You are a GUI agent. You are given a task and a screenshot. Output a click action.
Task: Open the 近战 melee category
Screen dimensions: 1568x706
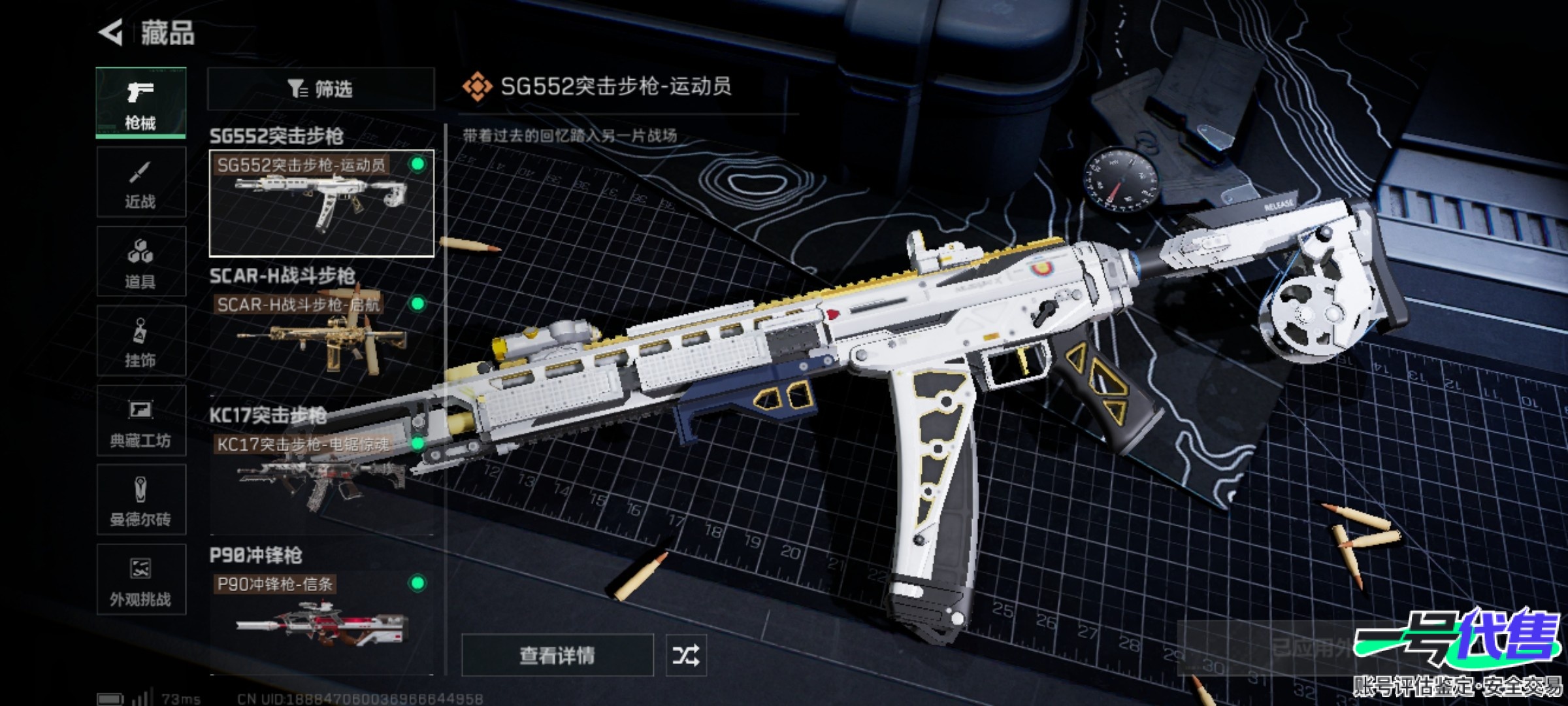click(x=140, y=182)
